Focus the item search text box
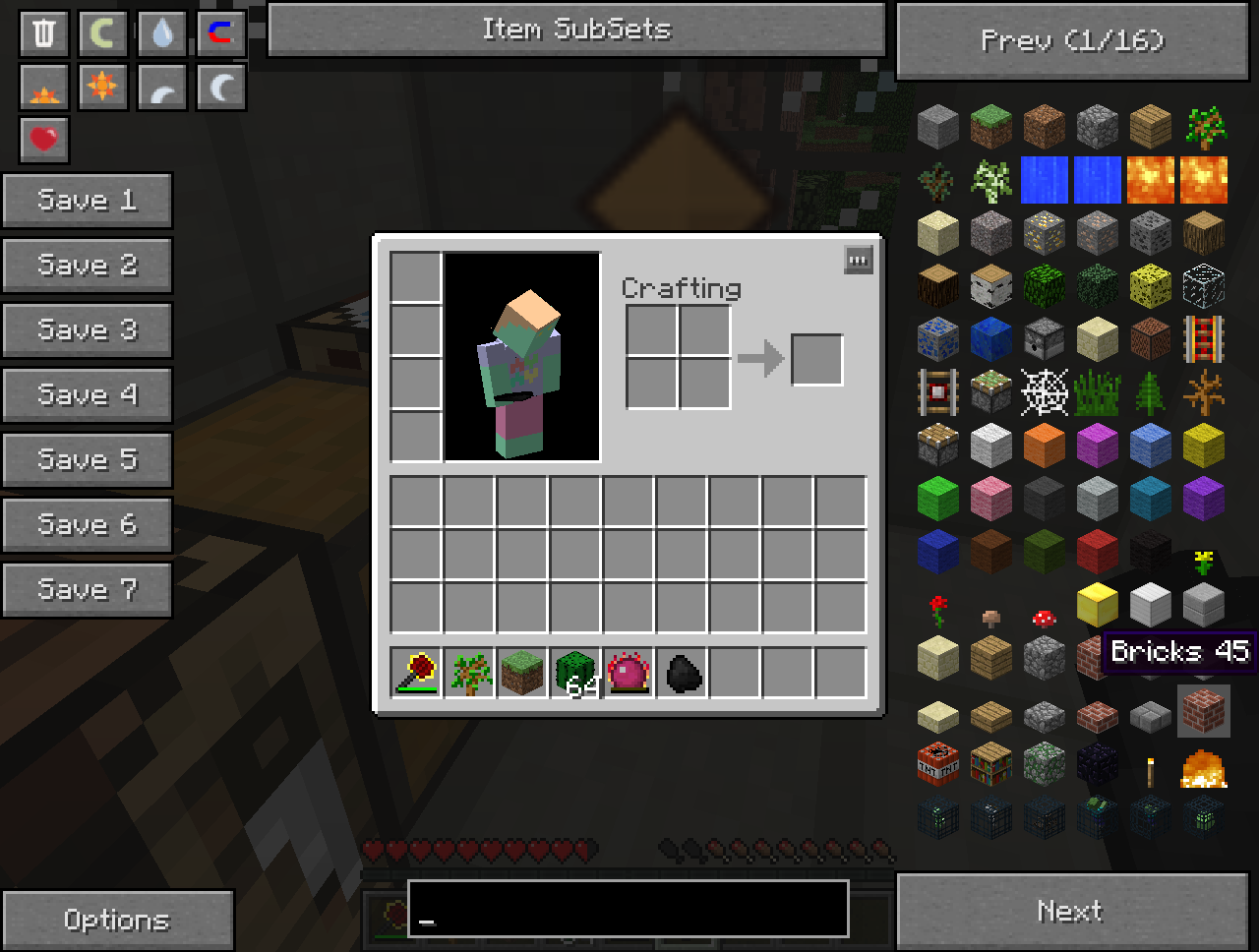This screenshot has width=1259, height=952. click(x=628, y=908)
